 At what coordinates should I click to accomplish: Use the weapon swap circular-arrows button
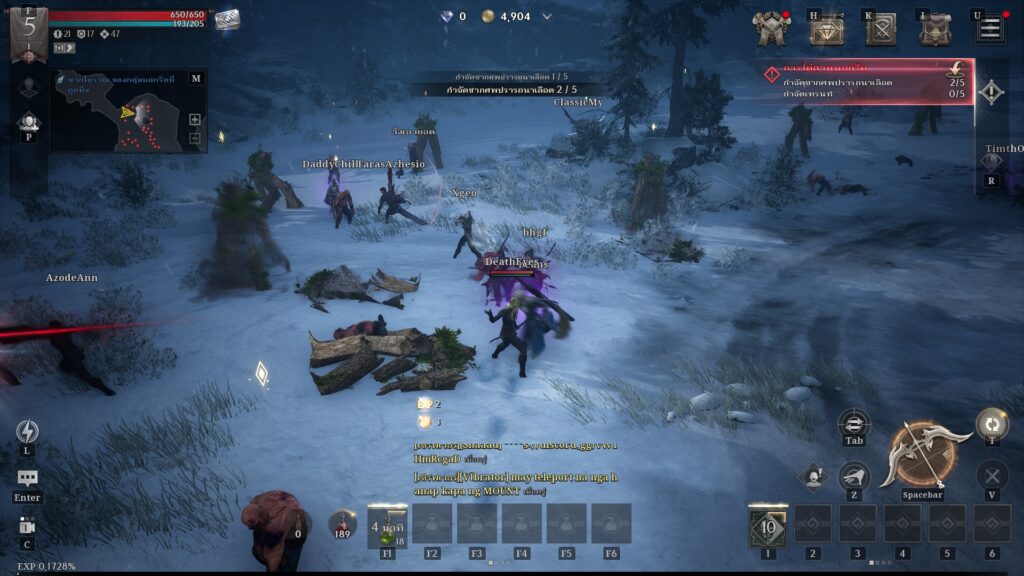click(x=991, y=424)
